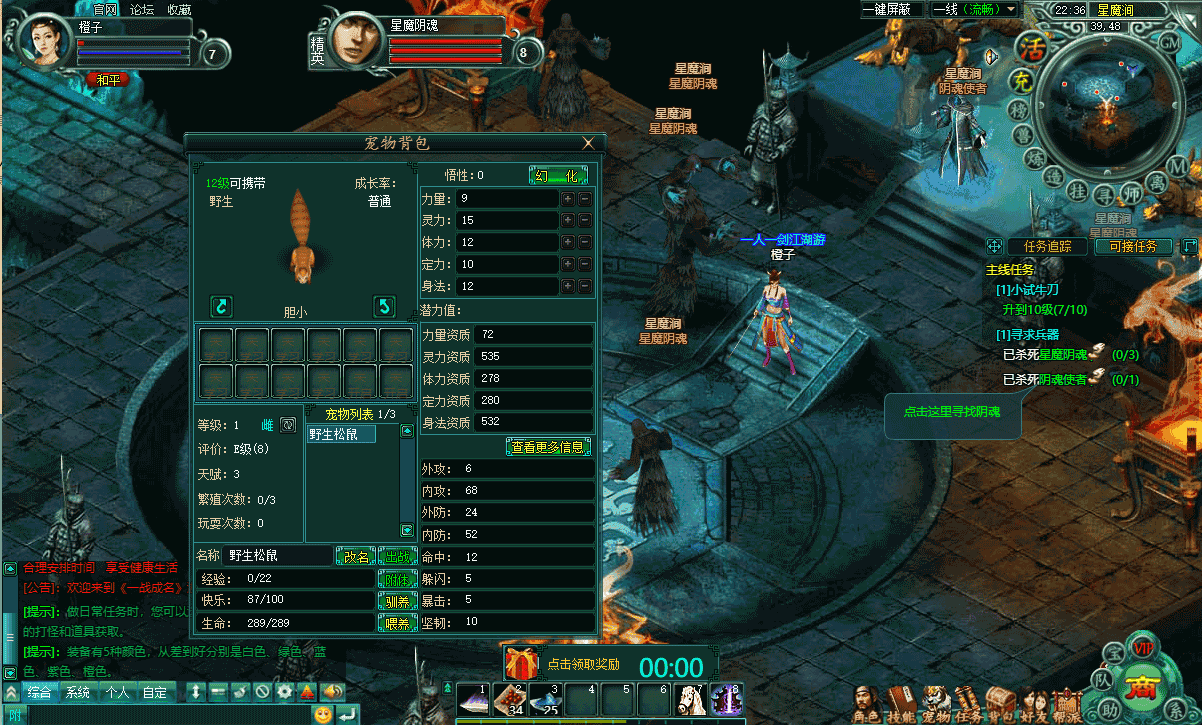Switch chat to the 系统 tab
Viewport: 1202px width, 725px height.
tap(78, 692)
